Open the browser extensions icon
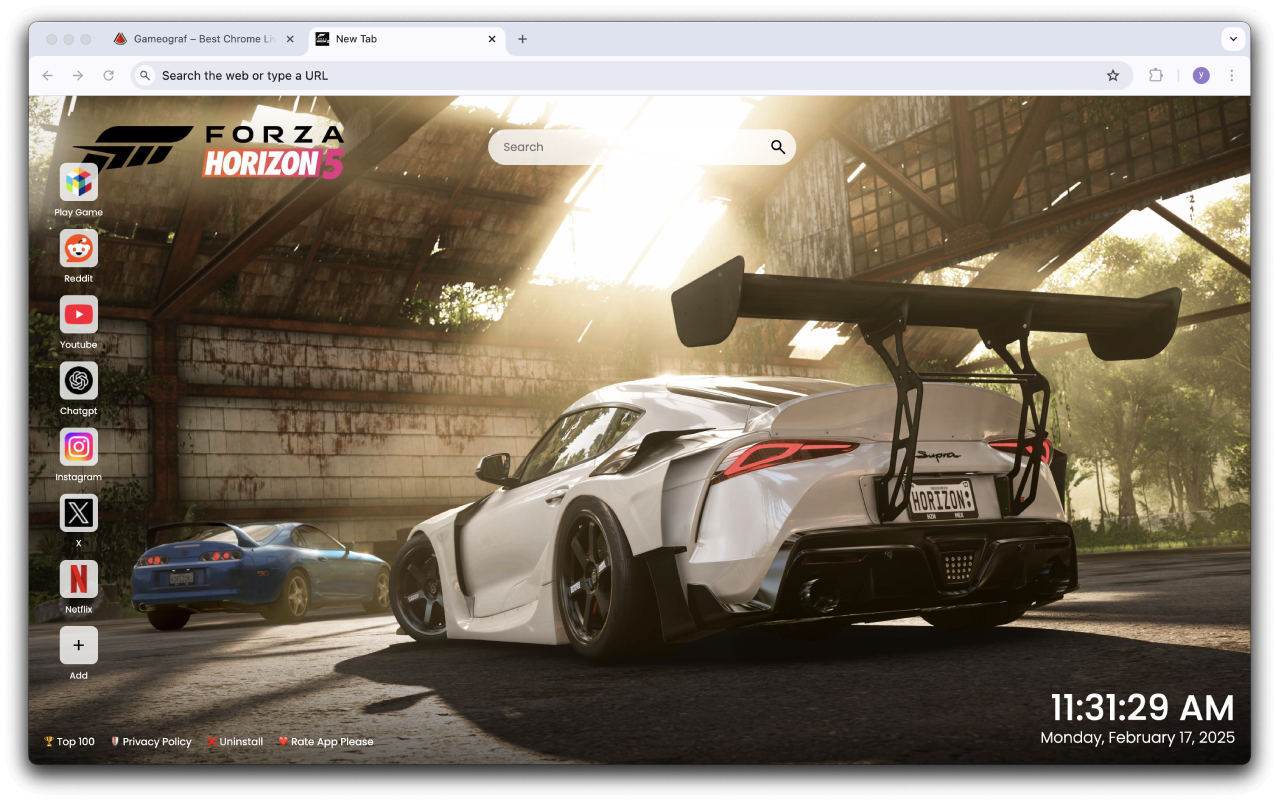This screenshot has width=1280, height=800. (1156, 75)
